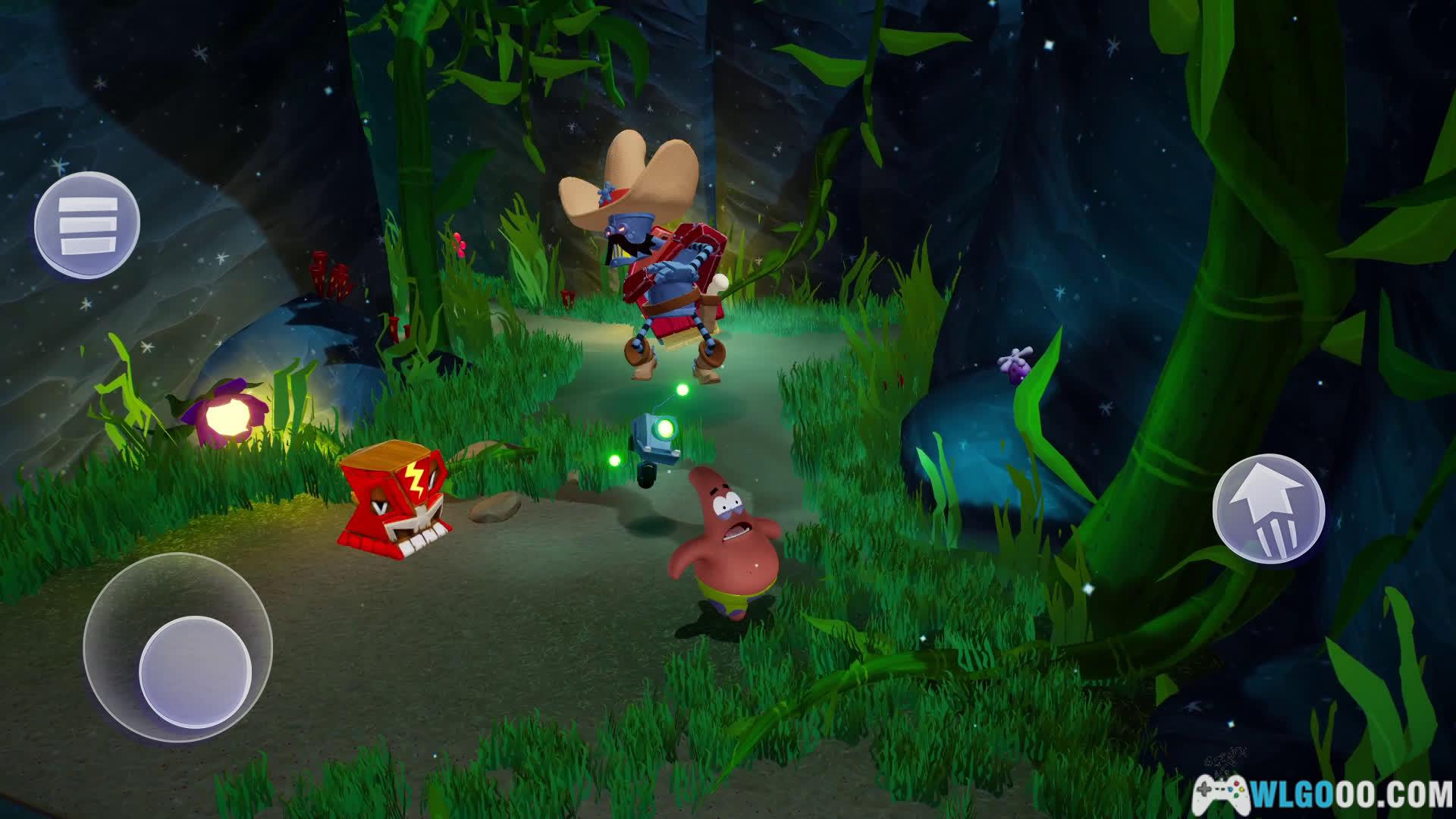The height and width of the screenshot is (819, 1456).
Task: Tap the jump arrow button
Action: 1269,509
